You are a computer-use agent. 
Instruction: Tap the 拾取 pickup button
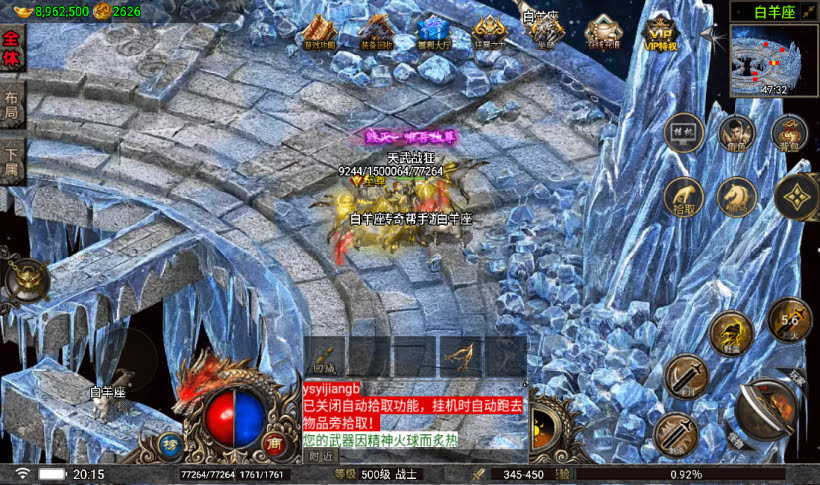coord(684,197)
